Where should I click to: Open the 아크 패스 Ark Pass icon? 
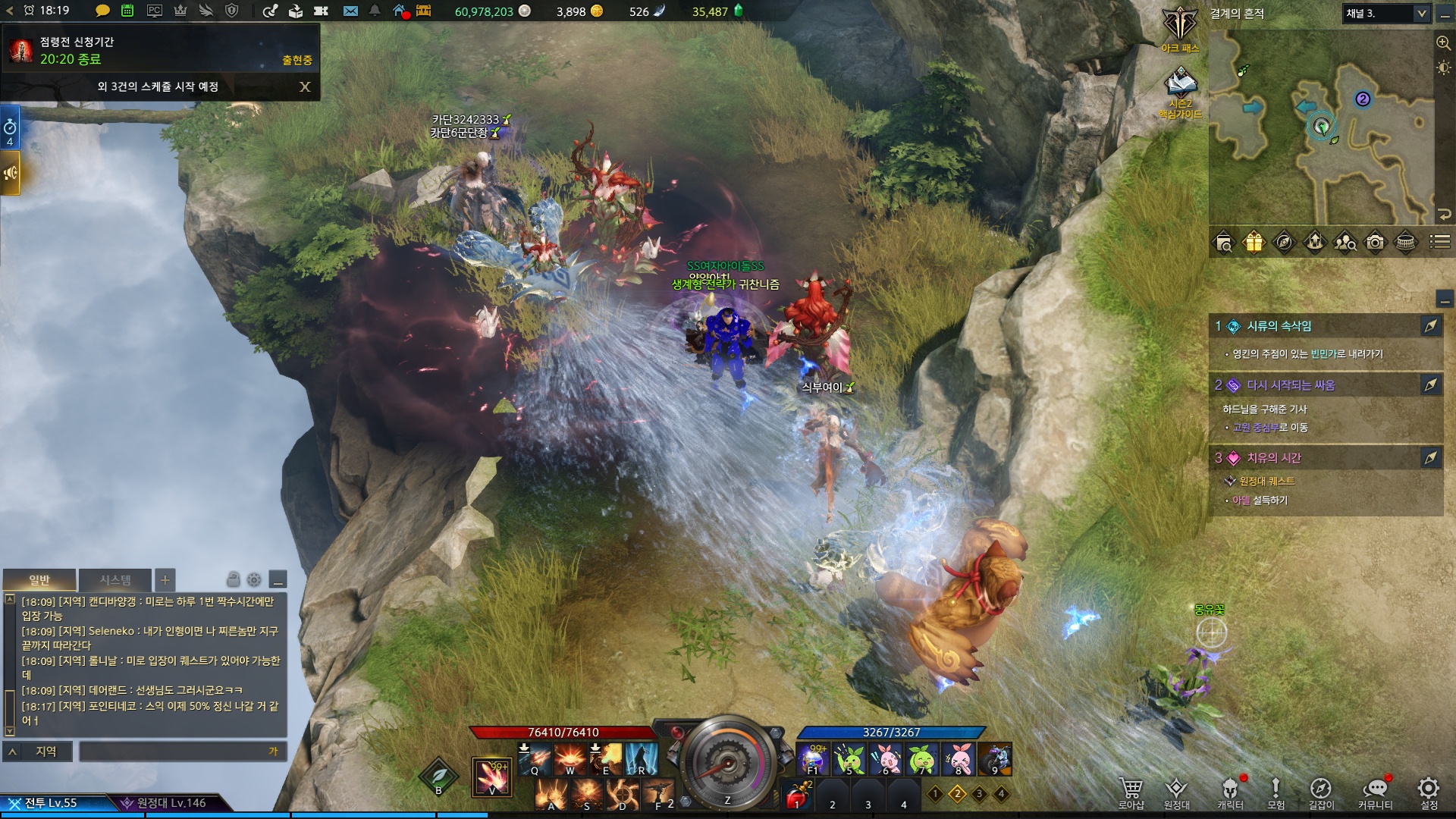[1180, 29]
